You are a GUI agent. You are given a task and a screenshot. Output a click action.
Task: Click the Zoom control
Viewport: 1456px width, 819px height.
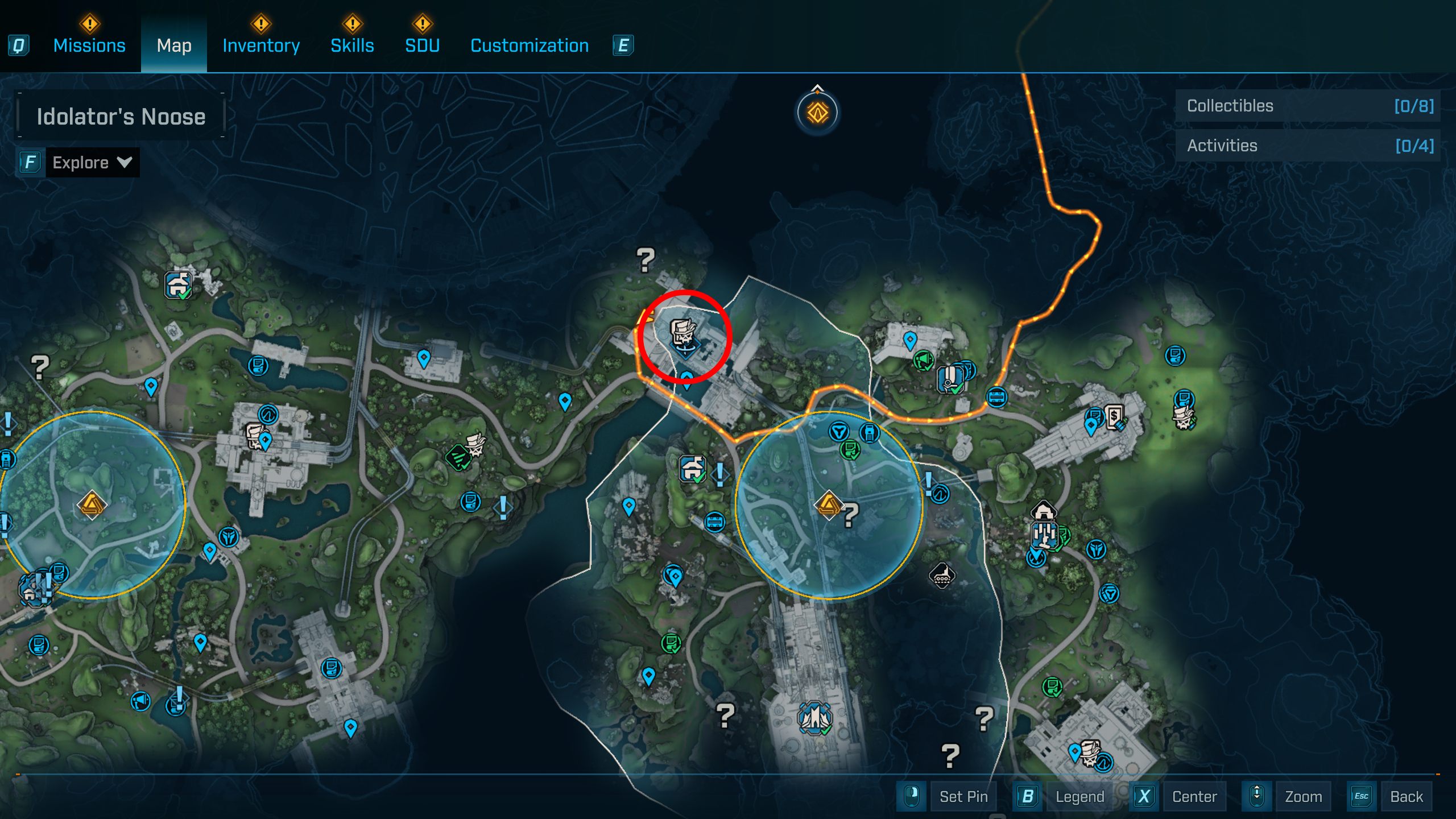1303,796
